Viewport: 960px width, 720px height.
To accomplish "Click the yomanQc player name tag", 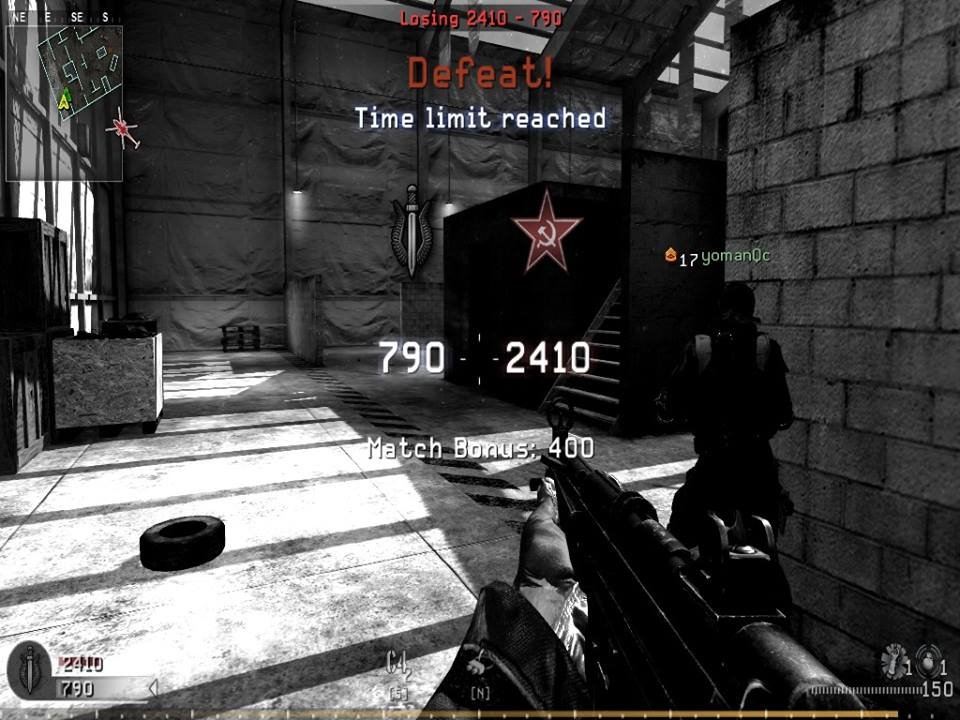I will point(735,257).
